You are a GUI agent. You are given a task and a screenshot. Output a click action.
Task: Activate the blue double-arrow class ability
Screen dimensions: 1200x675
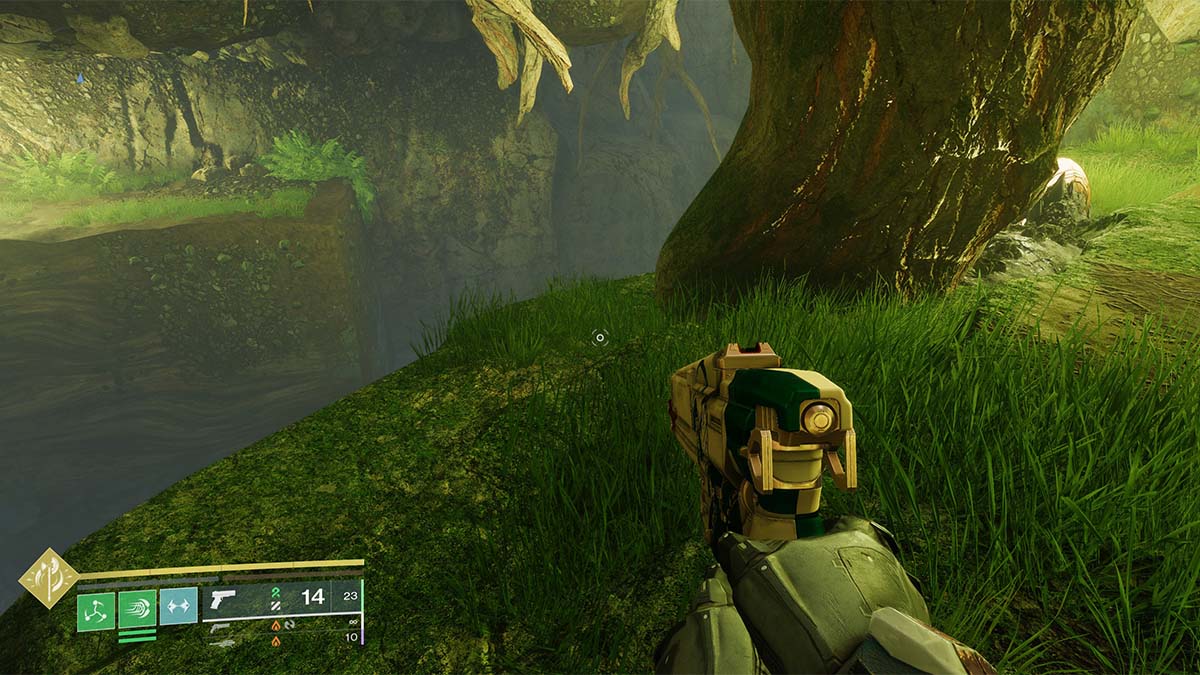[178, 605]
